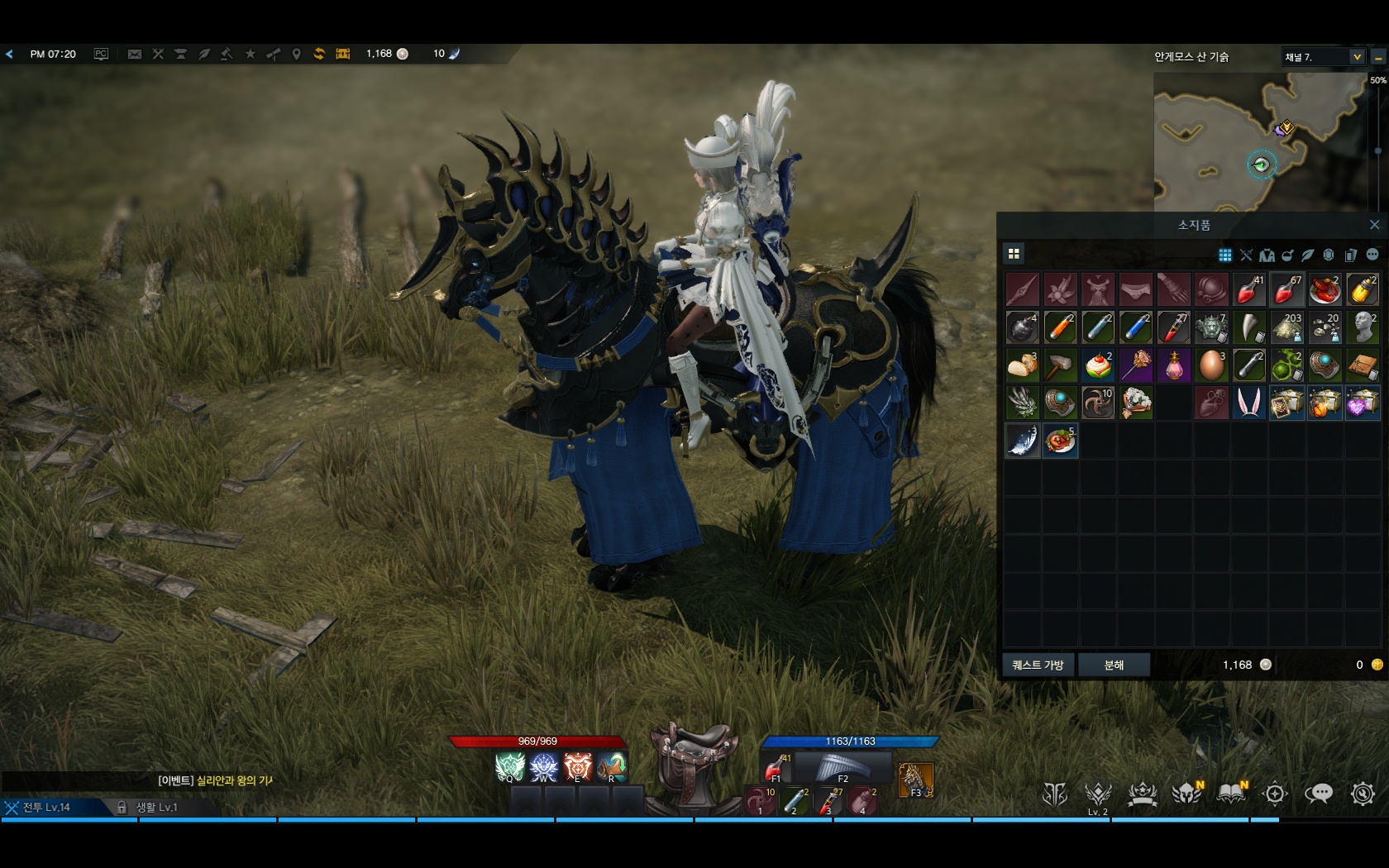Open chat with the speech bubble icon

1318,794
